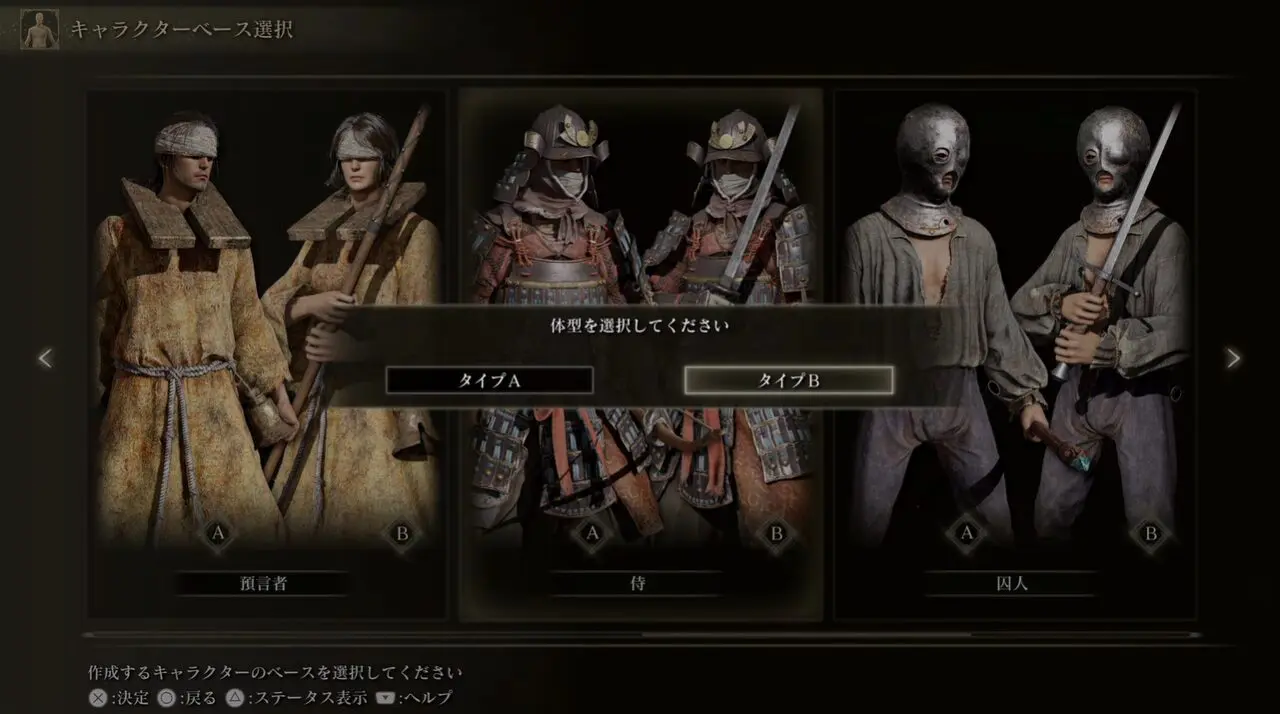Show previous classes with left arrow

44,358
